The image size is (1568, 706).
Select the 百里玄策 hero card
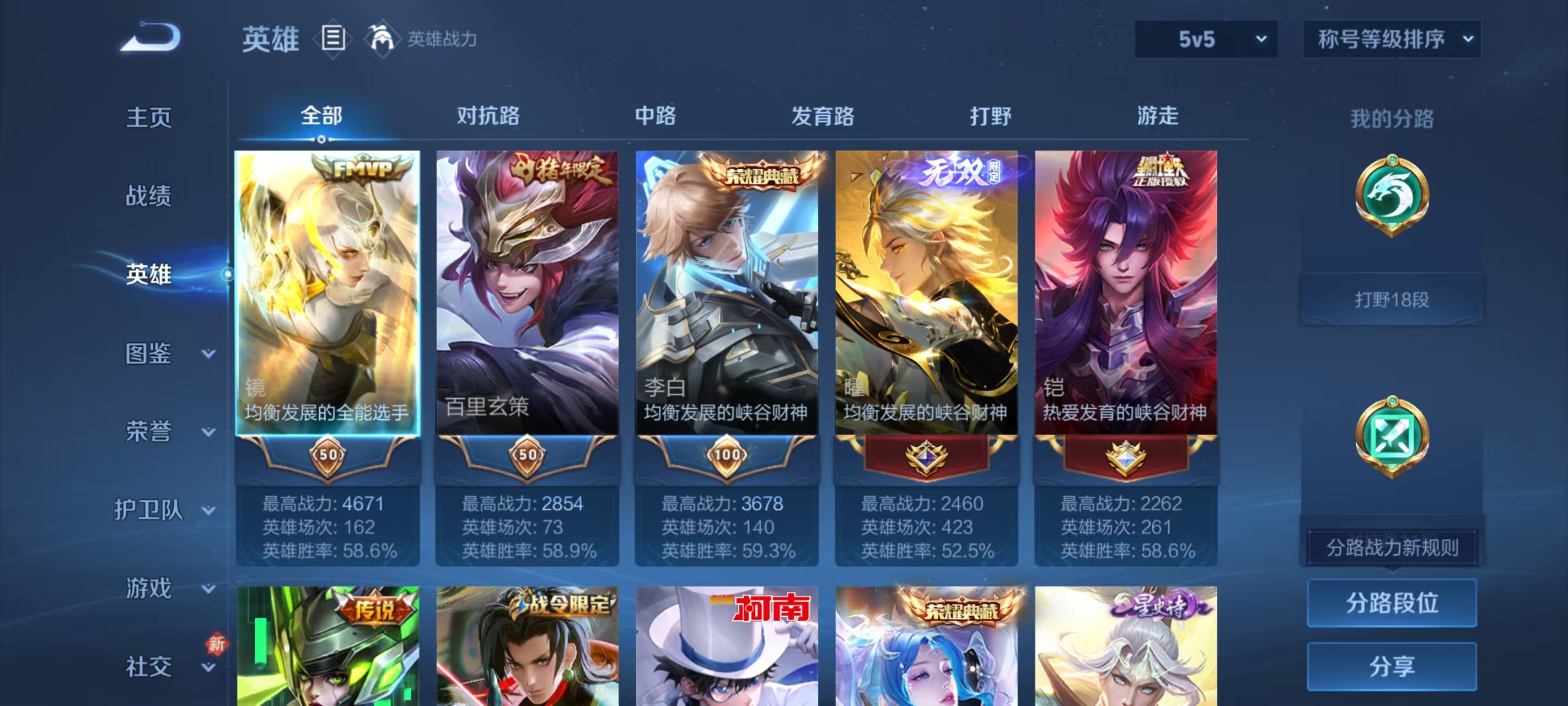pos(526,292)
